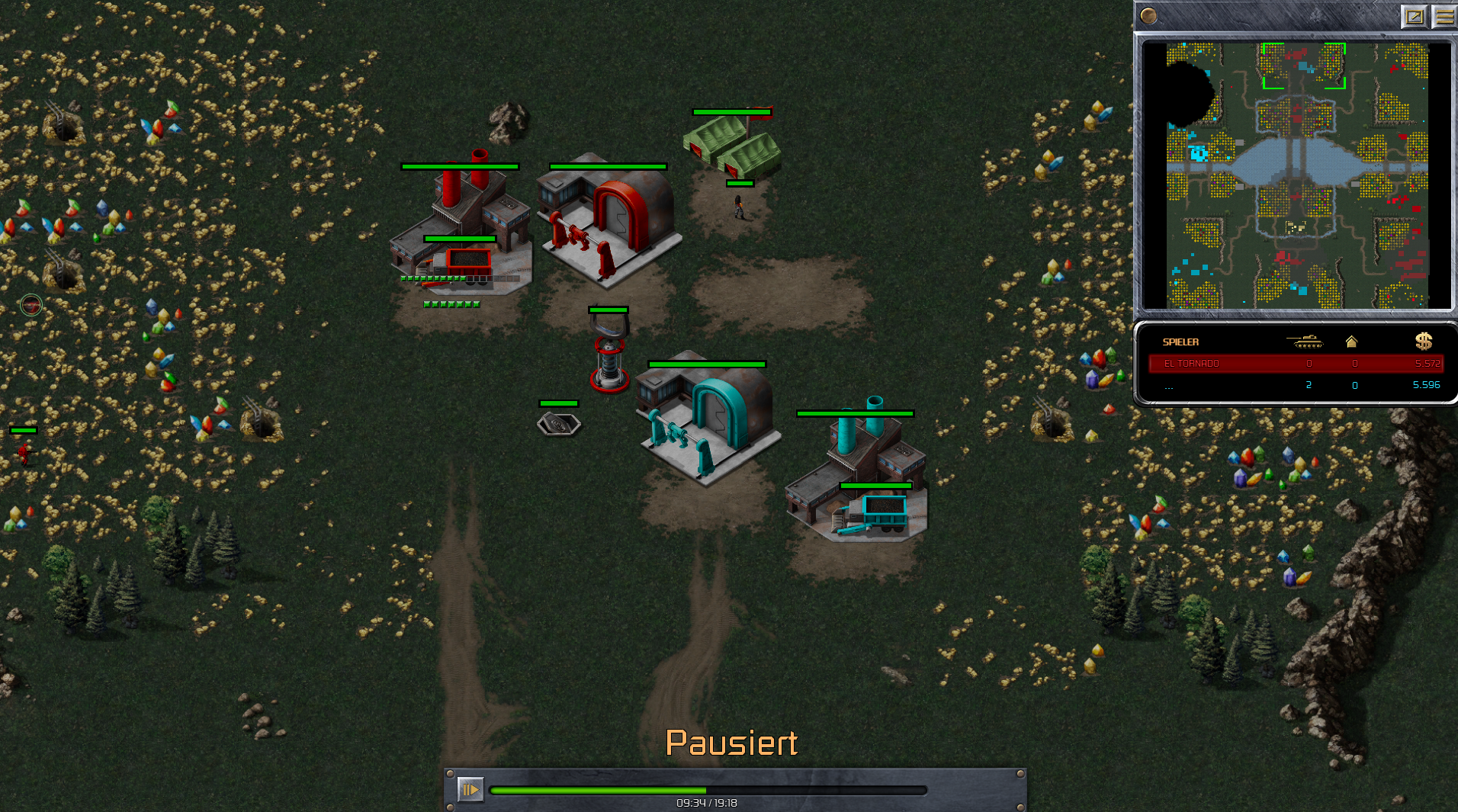Click the replay progress bar
Screen dimensions: 1458x812
(x=708, y=791)
